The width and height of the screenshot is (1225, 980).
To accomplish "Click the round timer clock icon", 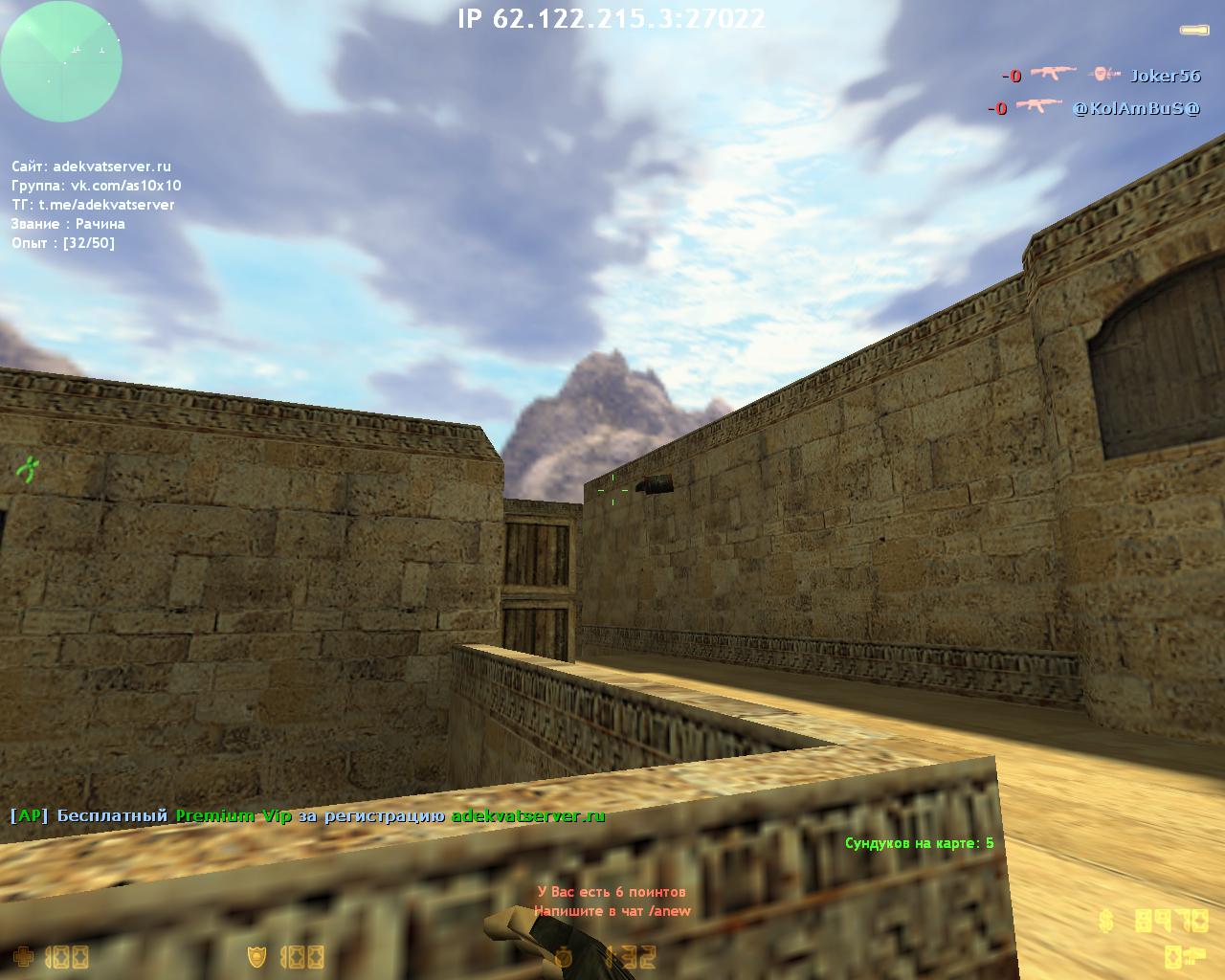I will click(564, 956).
